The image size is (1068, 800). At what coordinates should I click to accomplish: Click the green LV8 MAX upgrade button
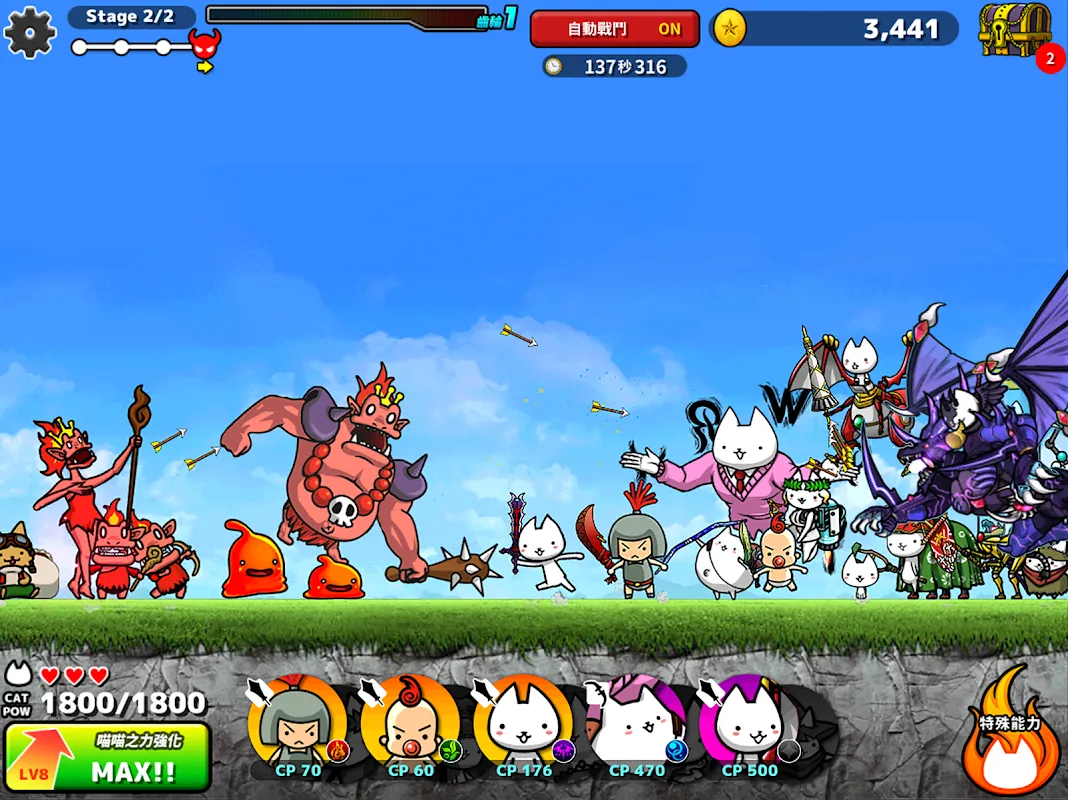coord(107,757)
